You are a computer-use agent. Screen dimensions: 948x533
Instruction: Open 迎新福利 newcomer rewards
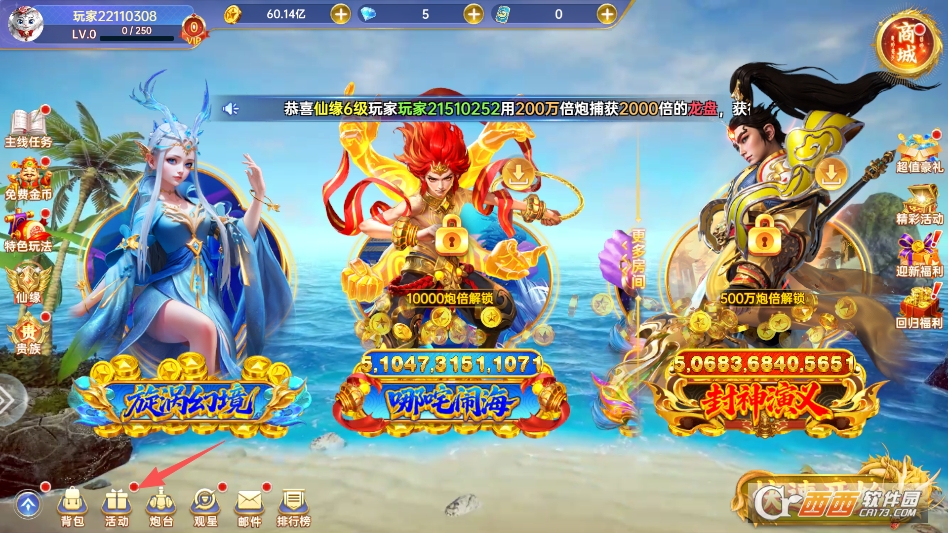pos(919,256)
